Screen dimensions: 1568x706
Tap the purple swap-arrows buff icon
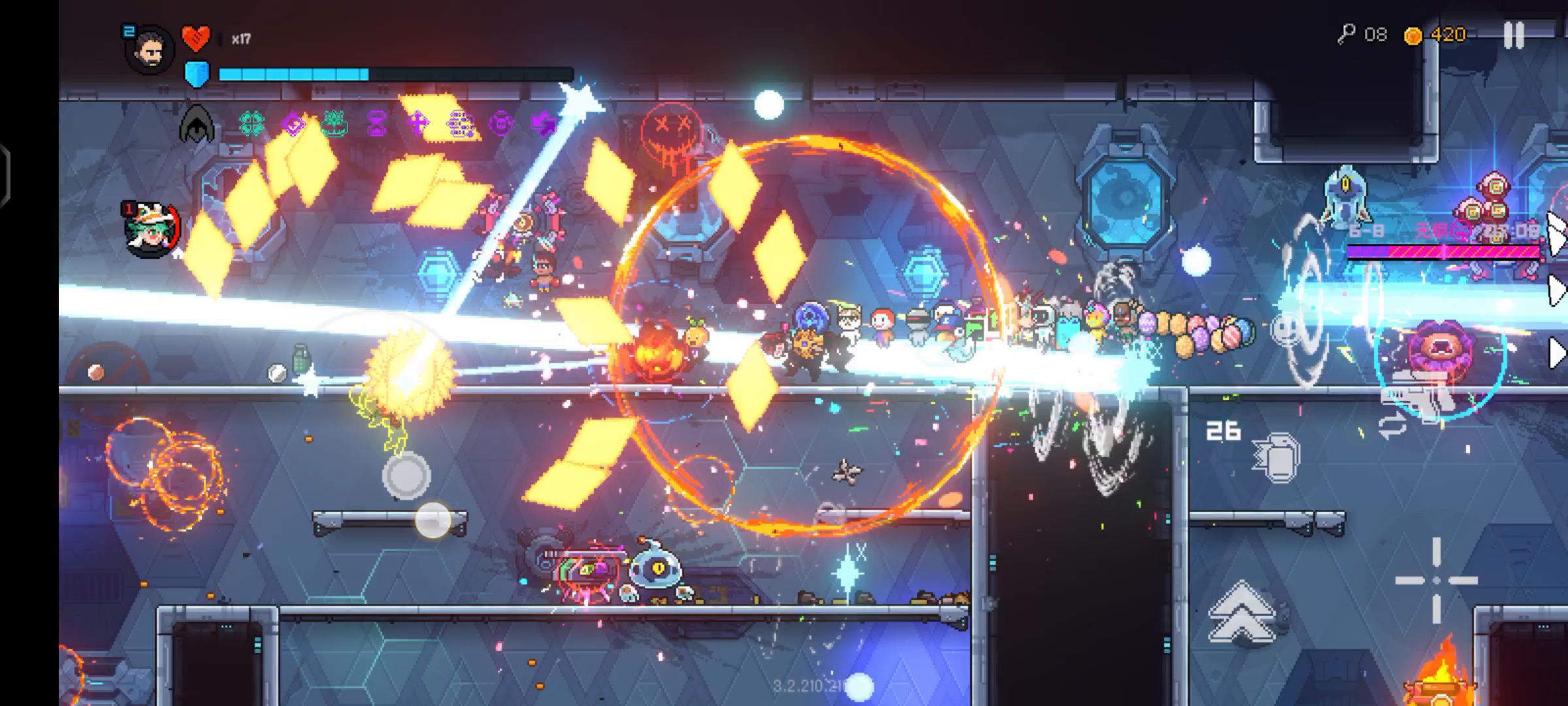click(x=543, y=122)
